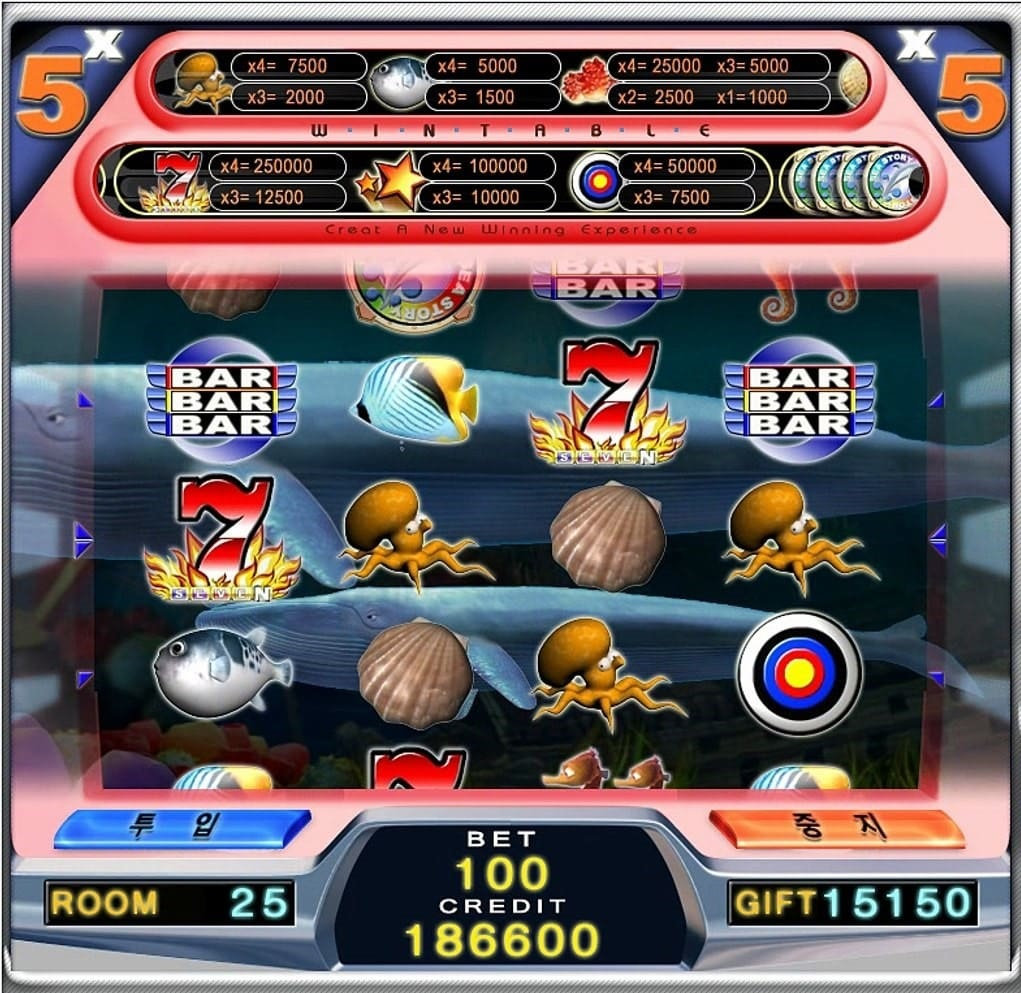The width and height of the screenshot is (1021, 993).
Task: Click the blue 투입 insert button
Action: pyautogui.click(x=182, y=828)
